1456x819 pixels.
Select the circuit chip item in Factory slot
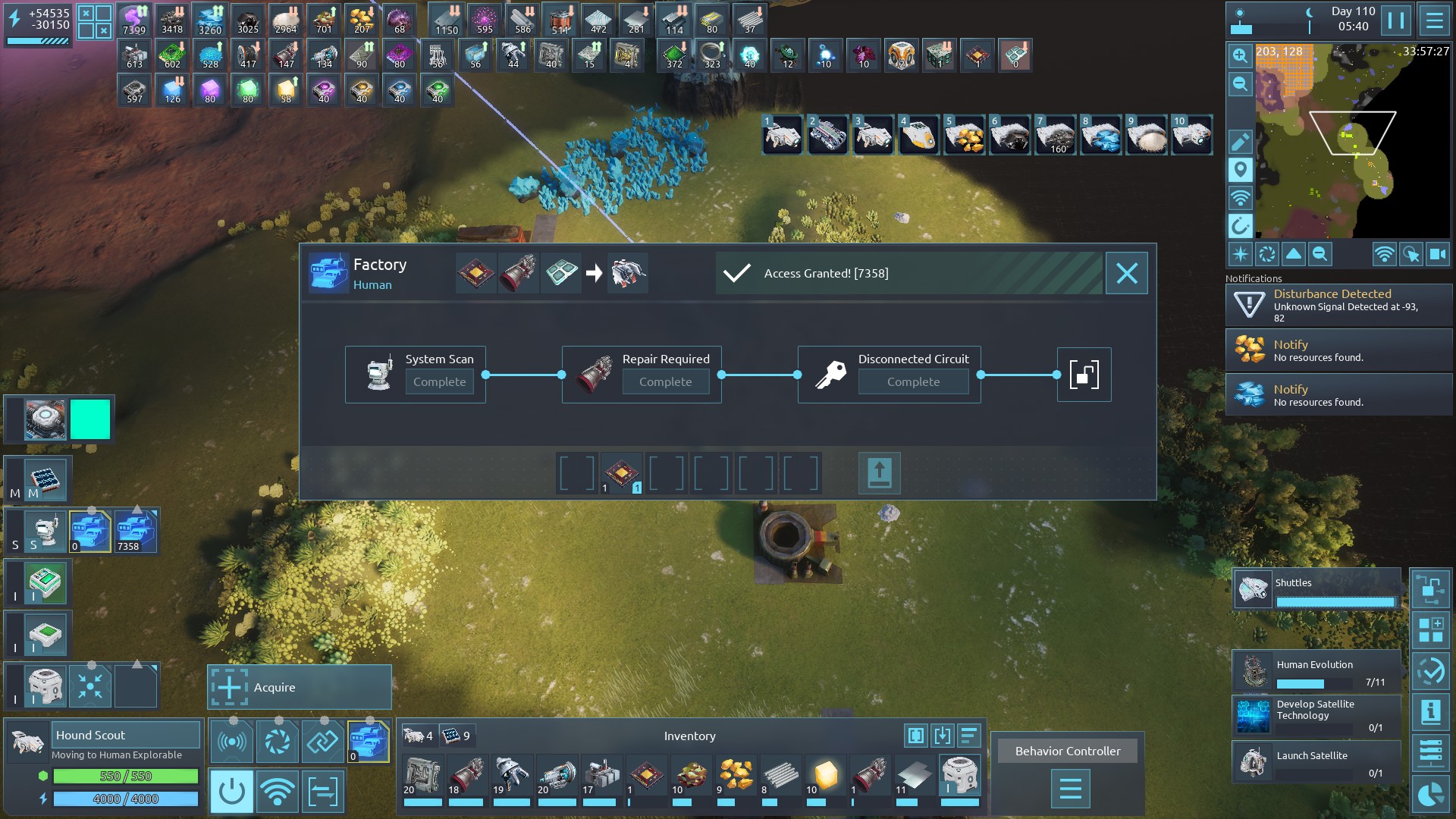pos(622,473)
